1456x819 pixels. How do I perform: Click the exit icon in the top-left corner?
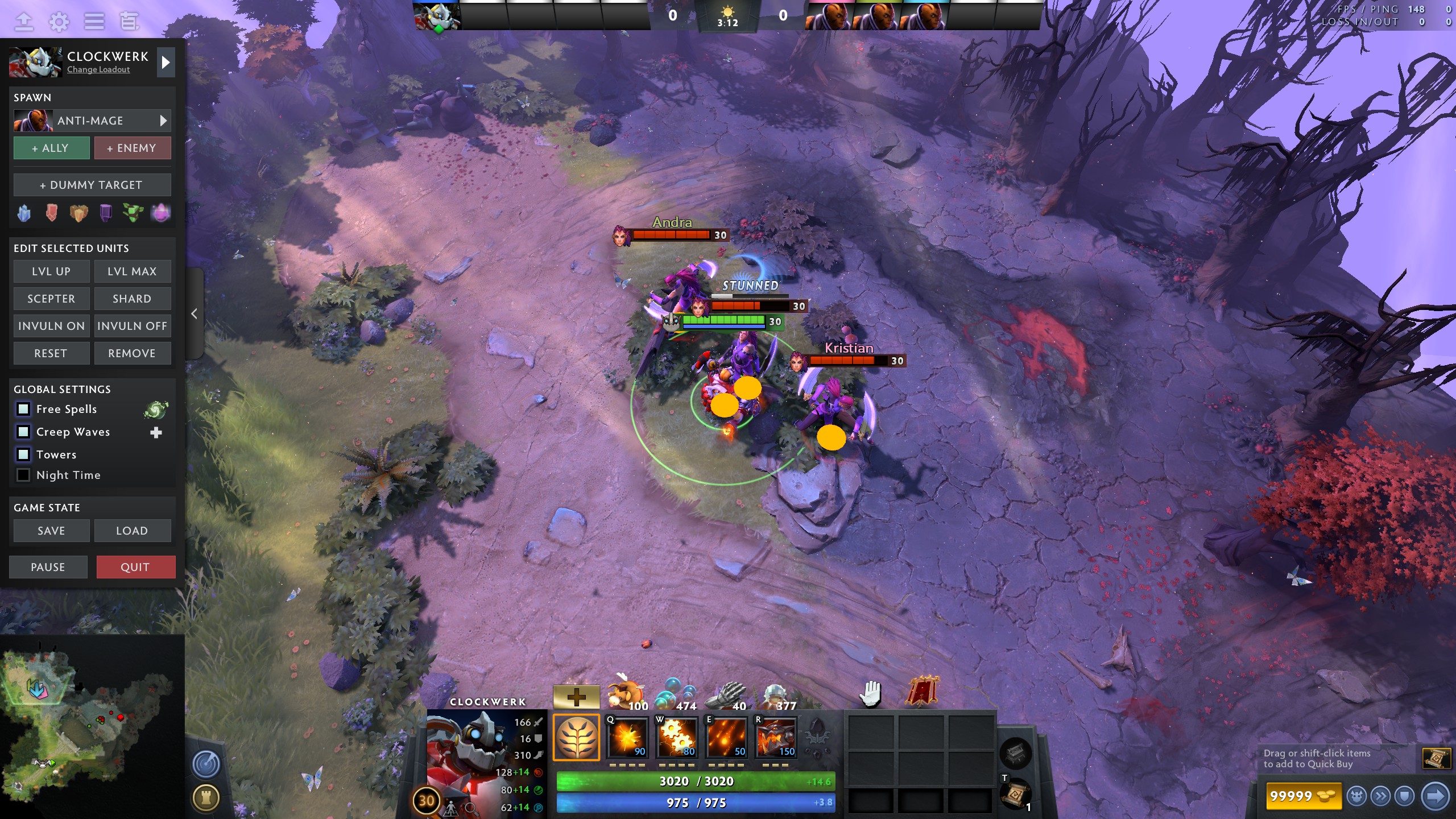coord(23,22)
